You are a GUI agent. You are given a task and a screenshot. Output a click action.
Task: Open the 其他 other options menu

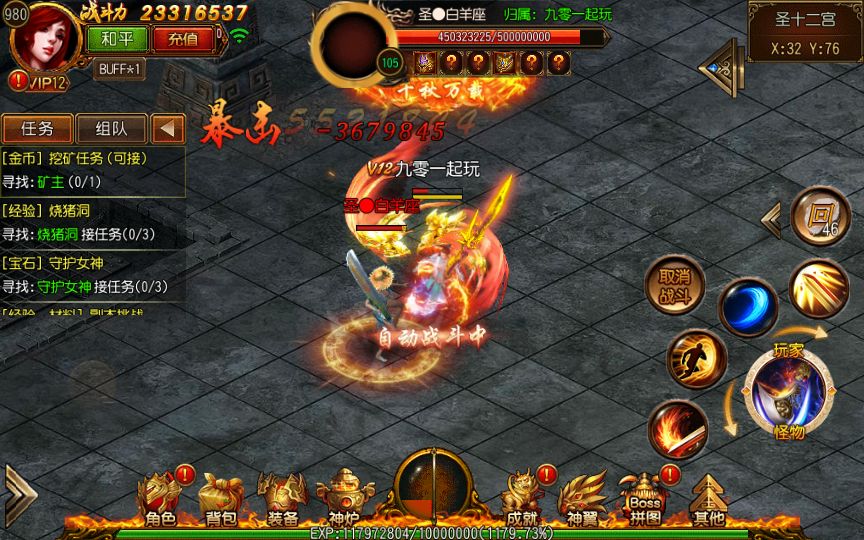coord(709,498)
